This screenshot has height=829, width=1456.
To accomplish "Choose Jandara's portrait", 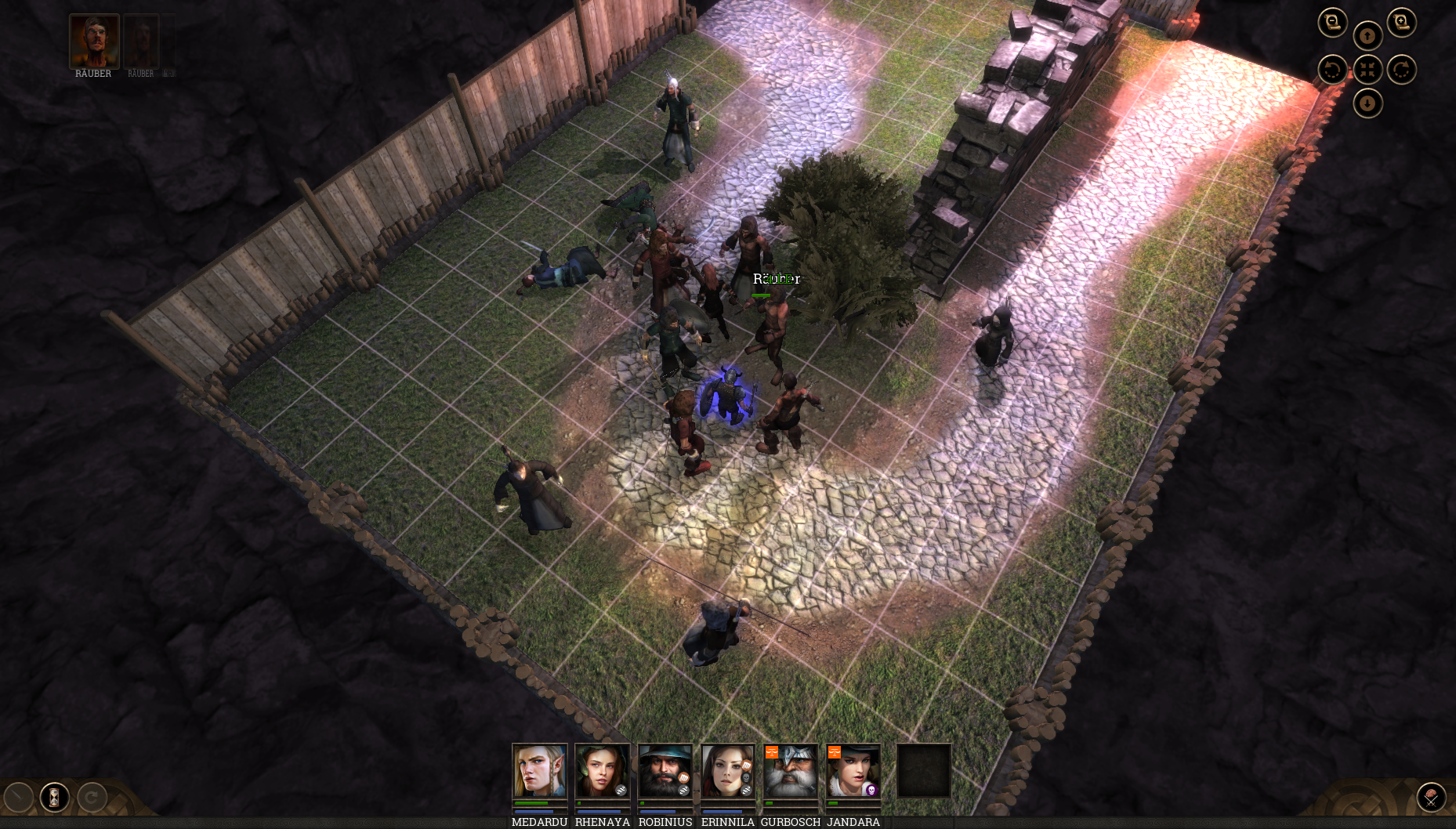I will 853,771.
